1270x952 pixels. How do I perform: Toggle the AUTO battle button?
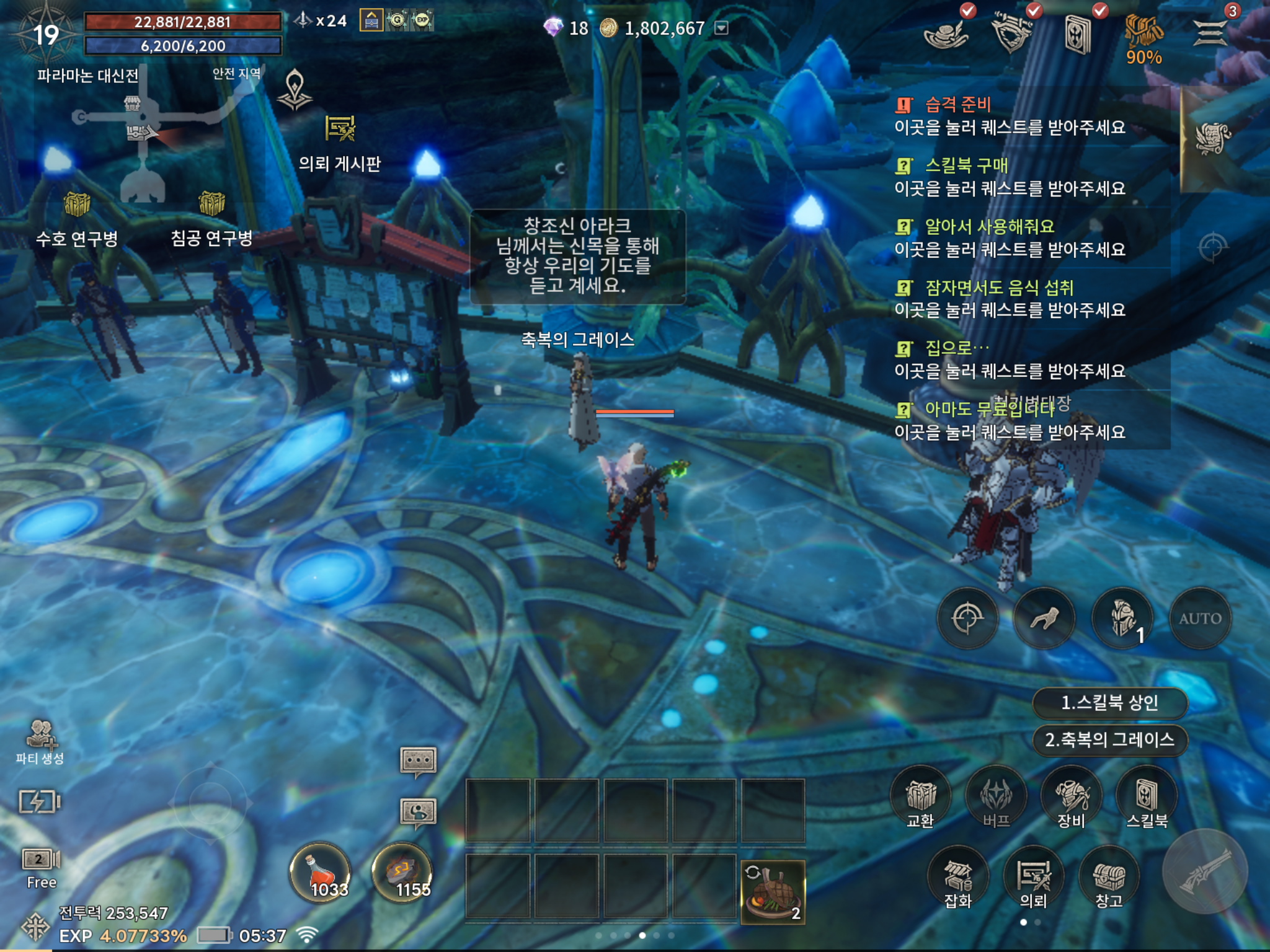1200,618
